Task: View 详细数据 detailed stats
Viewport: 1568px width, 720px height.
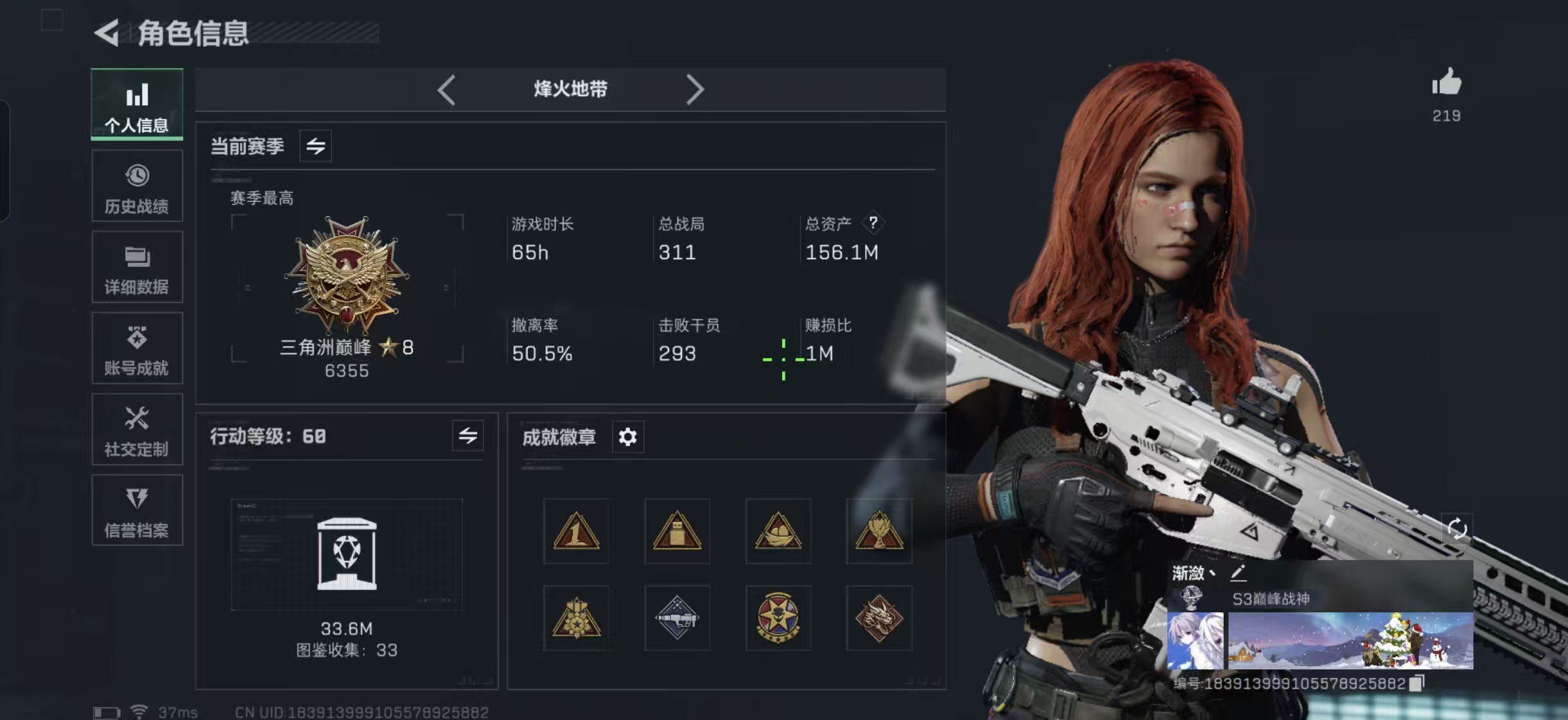Action: pyautogui.click(x=137, y=267)
